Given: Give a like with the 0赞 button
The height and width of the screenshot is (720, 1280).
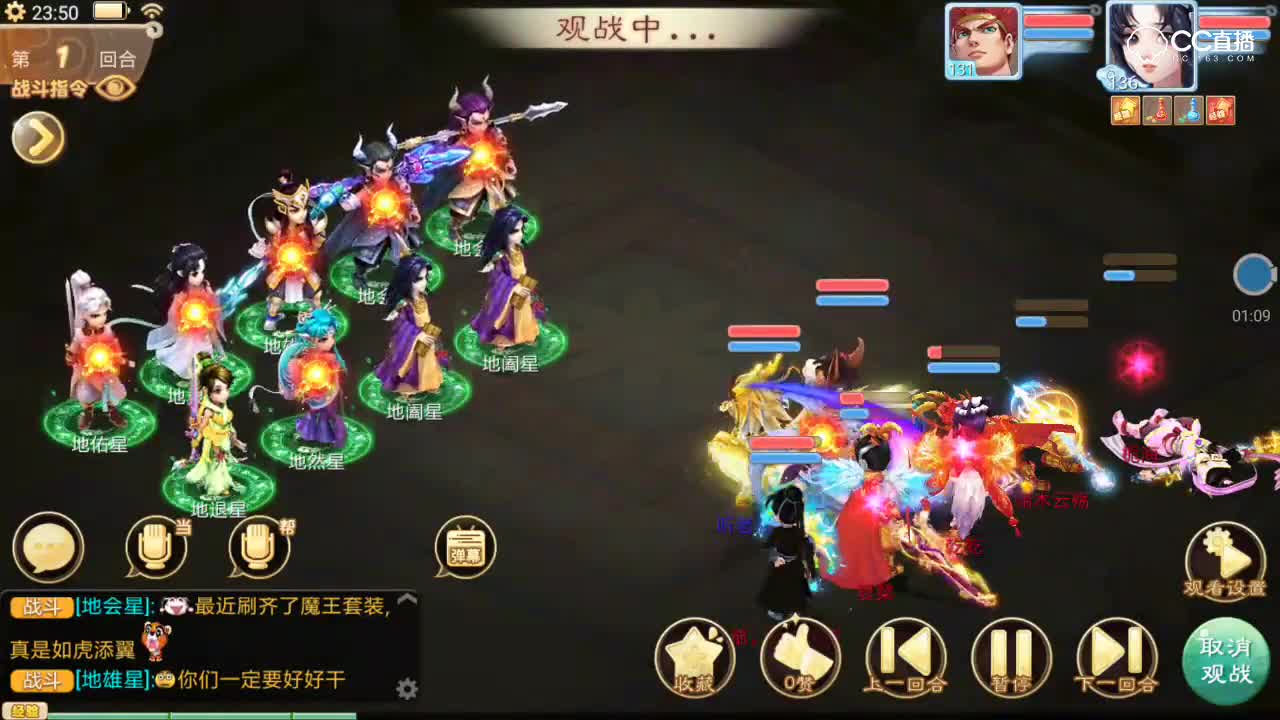Looking at the screenshot, I should (x=800, y=658).
